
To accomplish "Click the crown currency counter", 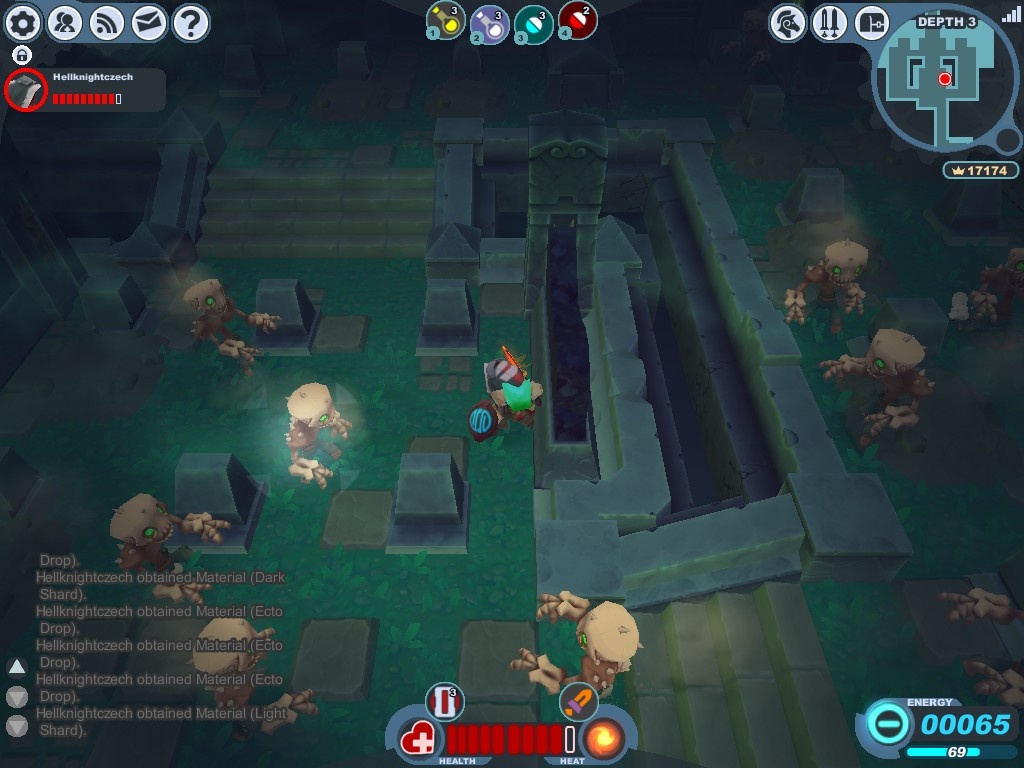I will [x=981, y=171].
